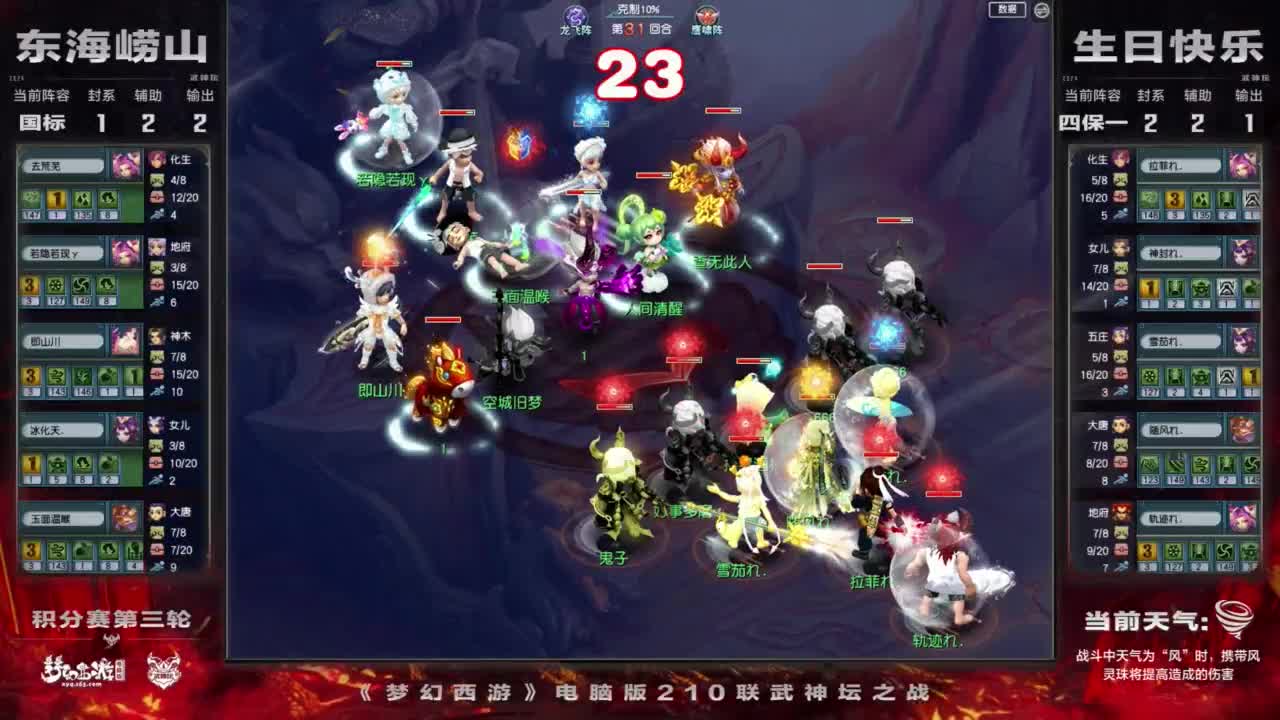The image size is (1280, 720).
Task: Click the settings gear next to 数据
Action: click(x=1042, y=10)
